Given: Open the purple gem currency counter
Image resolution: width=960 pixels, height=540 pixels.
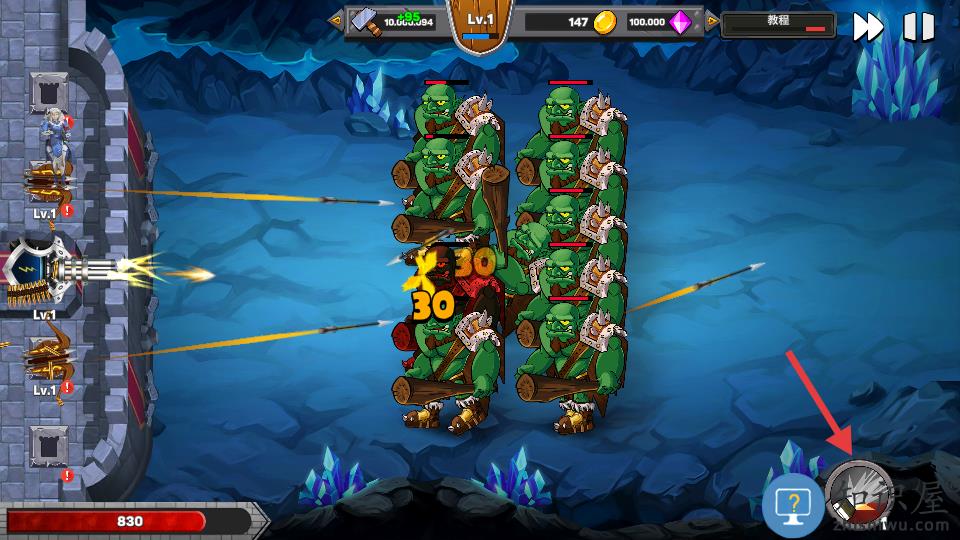Looking at the screenshot, I should 660,22.
